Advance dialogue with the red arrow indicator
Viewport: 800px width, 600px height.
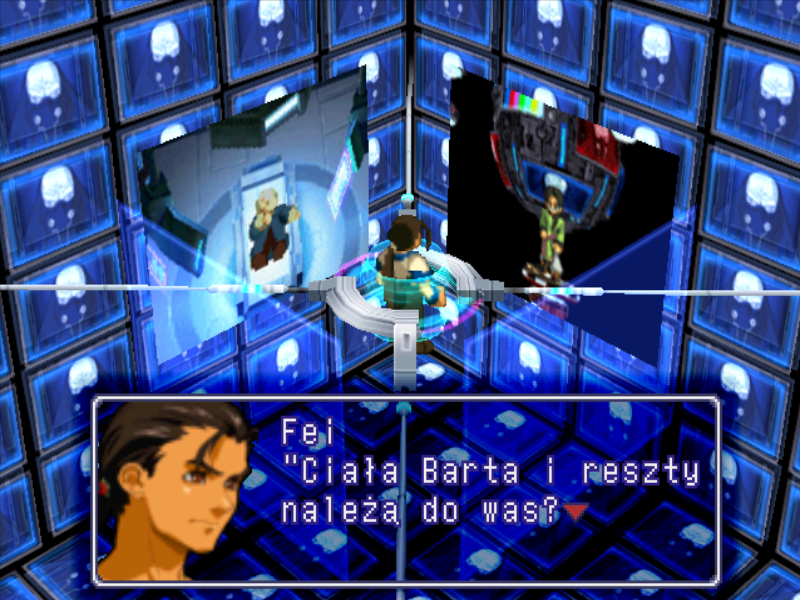click(x=575, y=512)
